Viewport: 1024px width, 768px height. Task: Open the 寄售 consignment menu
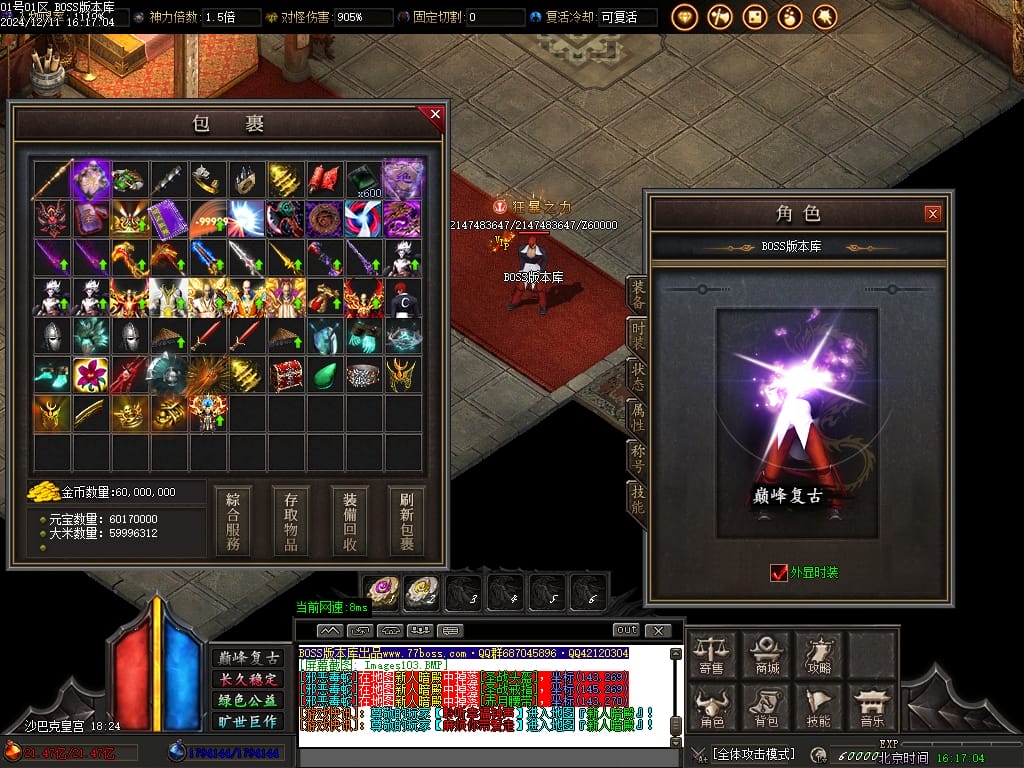(712, 655)
